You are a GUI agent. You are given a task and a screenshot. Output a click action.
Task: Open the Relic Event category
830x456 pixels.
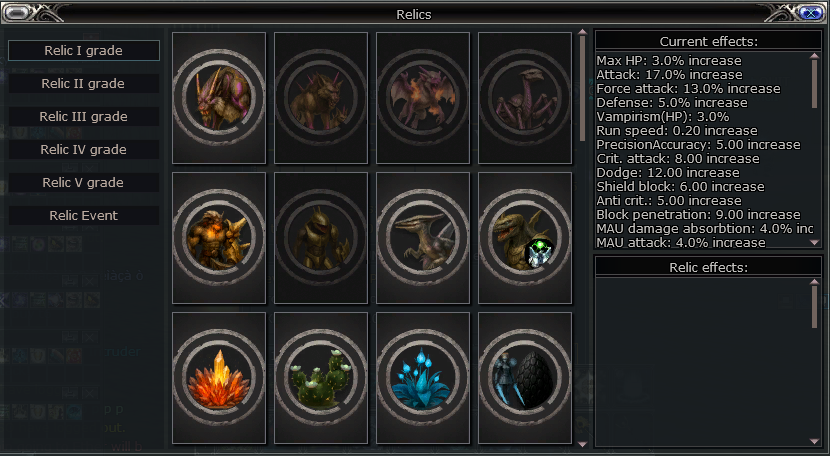pos(84,216)
